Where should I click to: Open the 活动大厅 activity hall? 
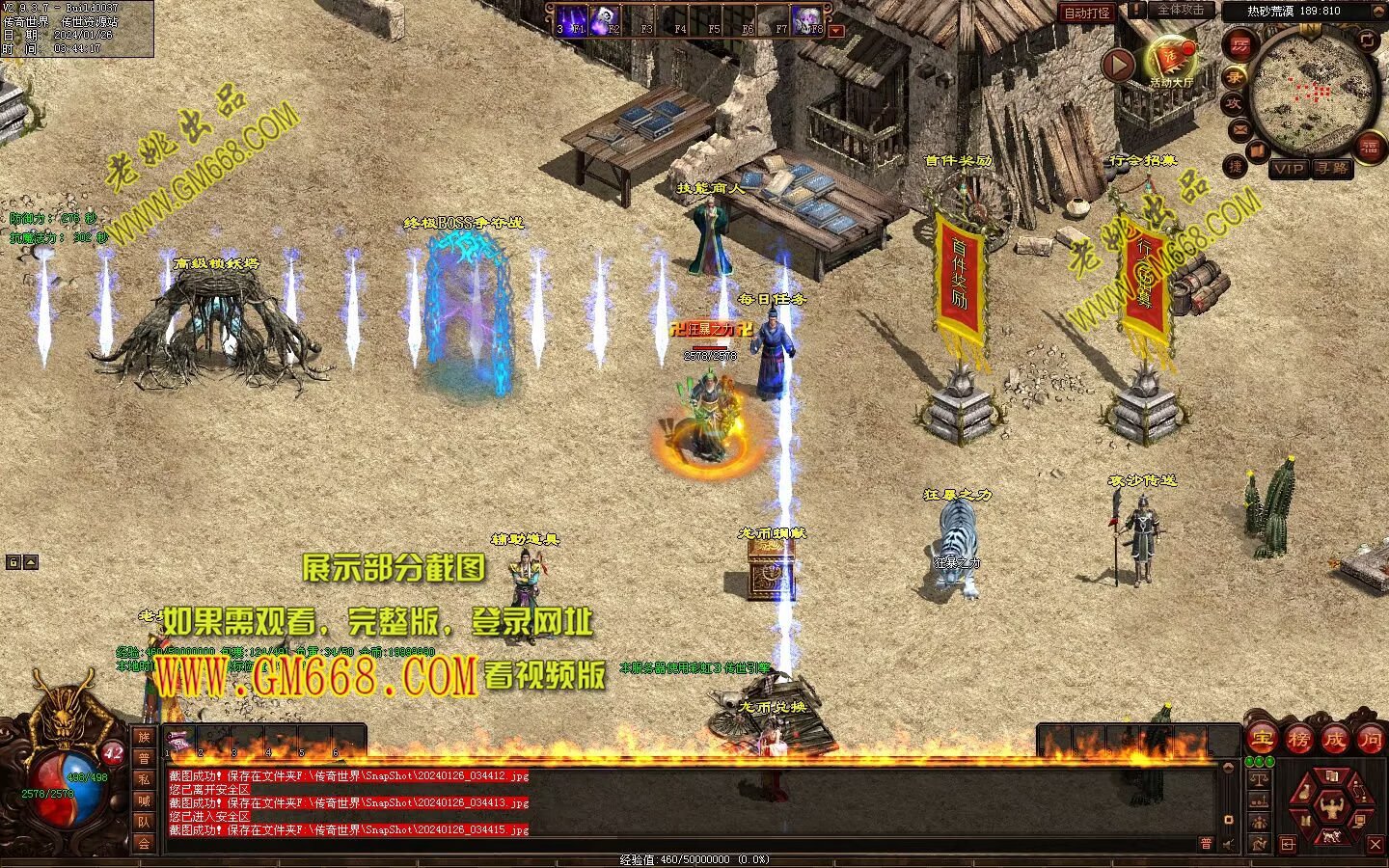(1170, 61)
